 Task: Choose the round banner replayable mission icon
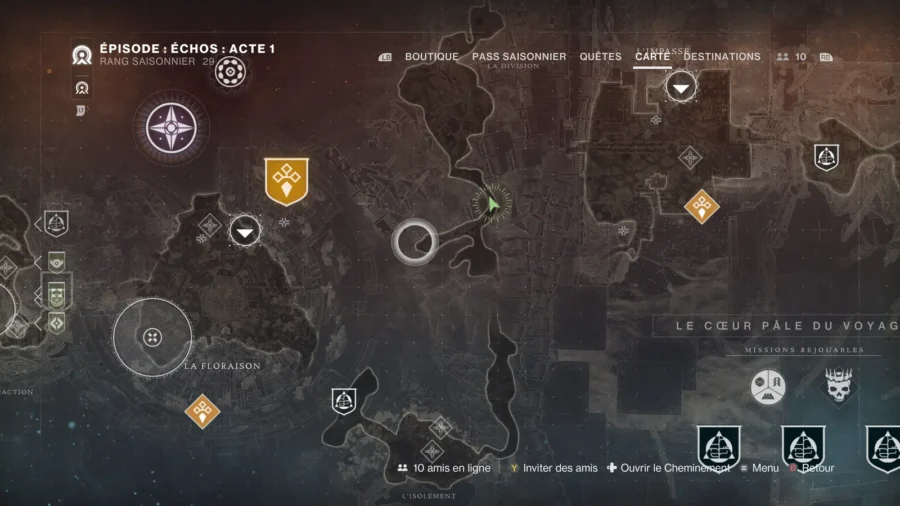click(x=768, y=387)
